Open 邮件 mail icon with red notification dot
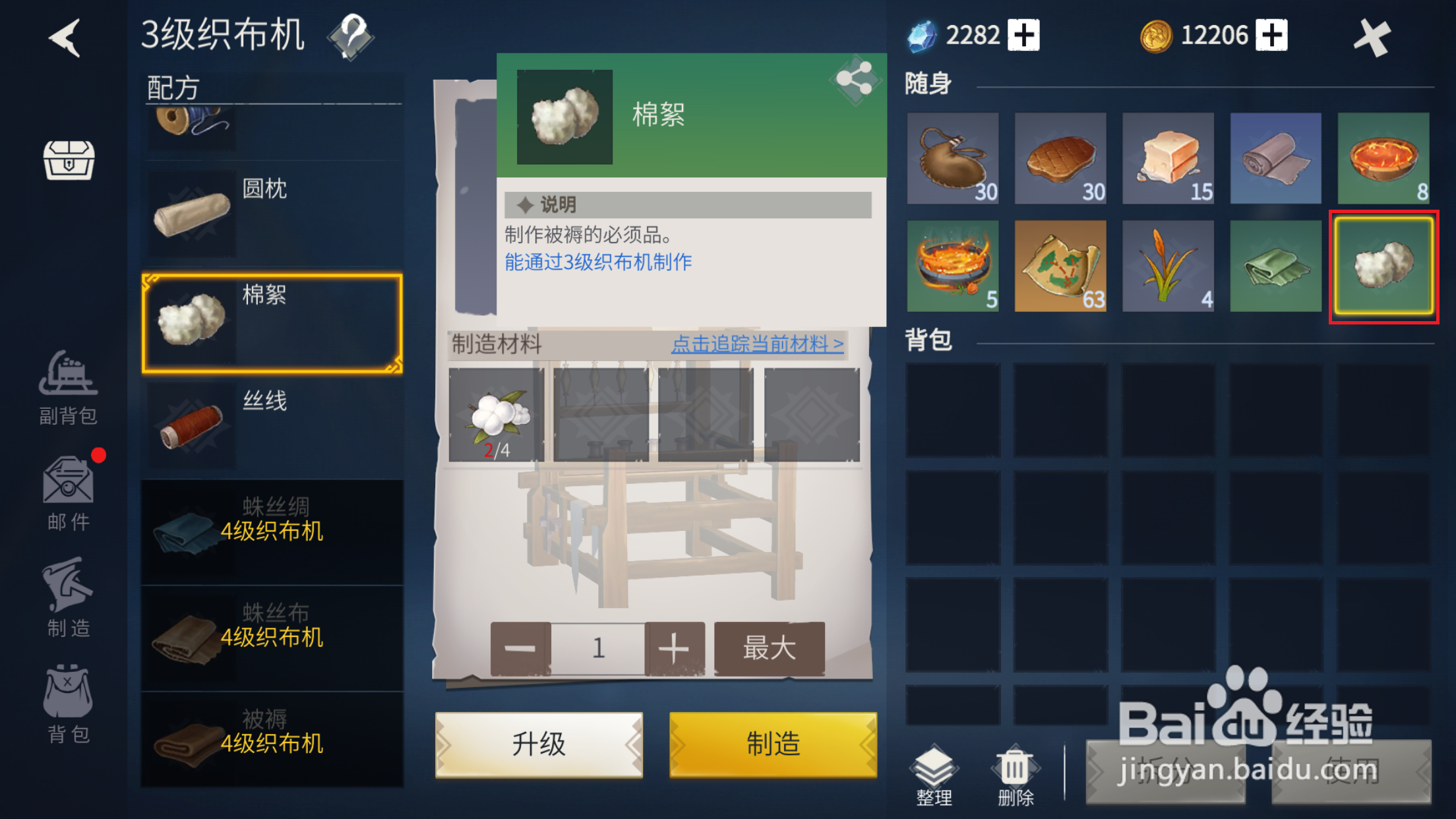This screenshot has height=819, width=1456. 68,488
